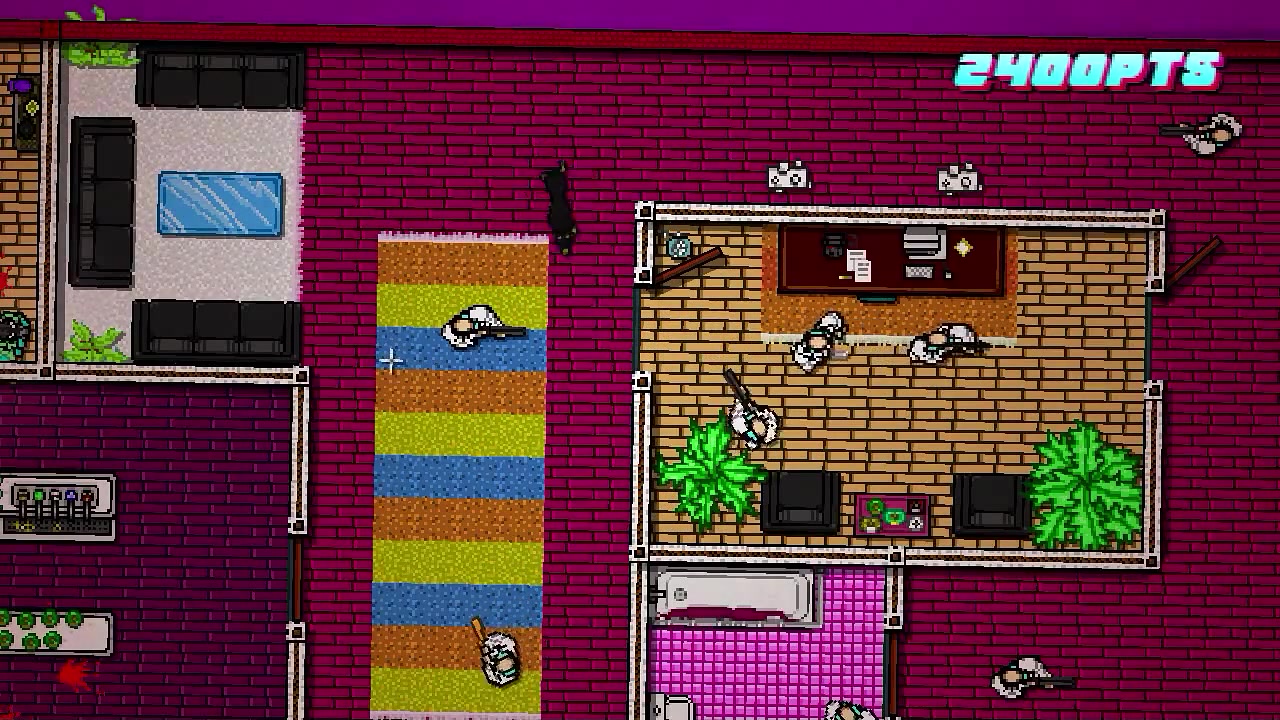Screen dimensions: 1280x720
Task: Click the 2400PTS score counter
Action: pyautogui.click(x=1090, y=67)
